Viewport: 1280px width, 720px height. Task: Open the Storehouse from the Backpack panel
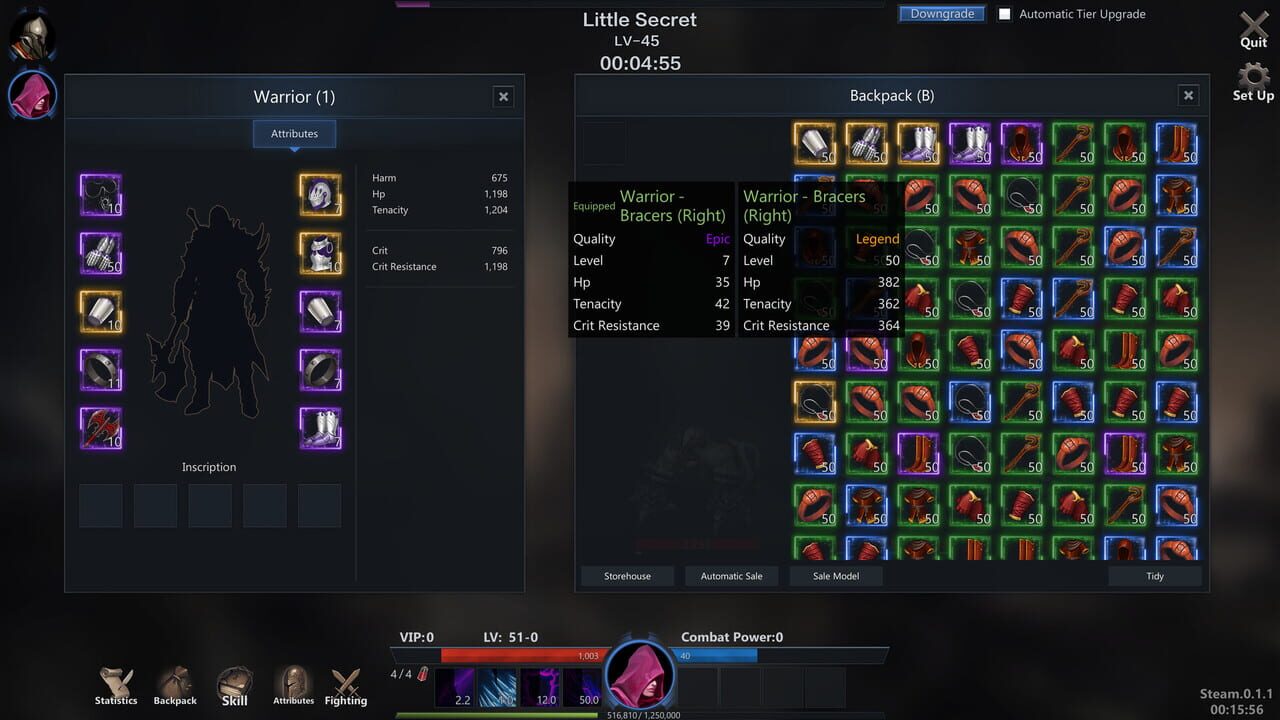(627, 575)
